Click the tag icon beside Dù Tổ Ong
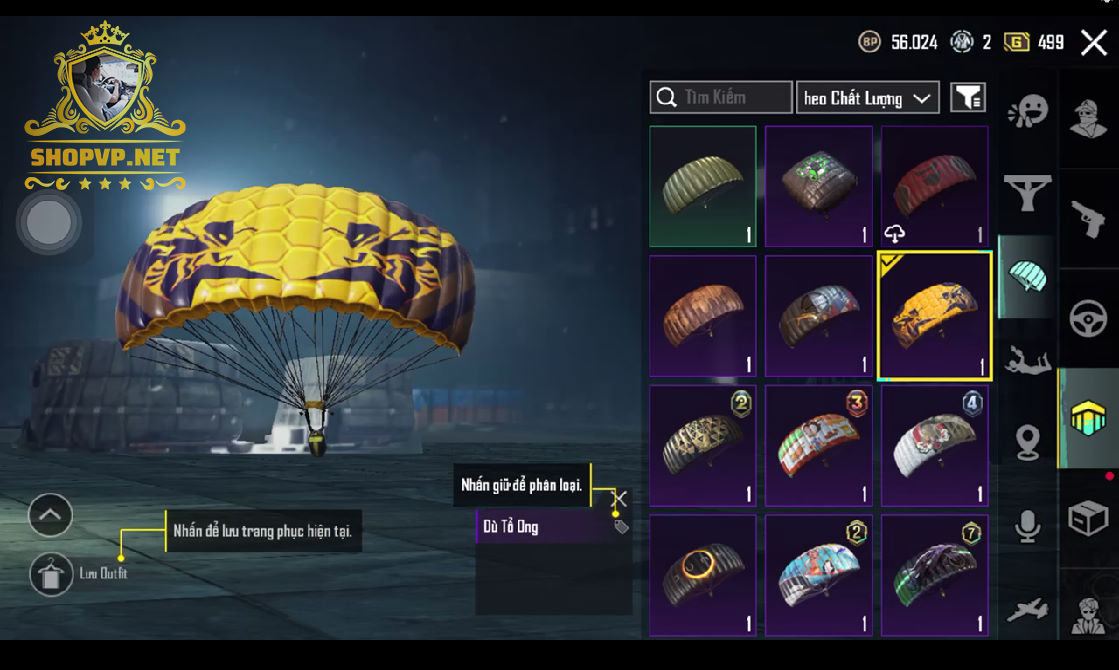The width and height of the screenshot is (1119, 670). pyautogui.click(x=621, y=527)
